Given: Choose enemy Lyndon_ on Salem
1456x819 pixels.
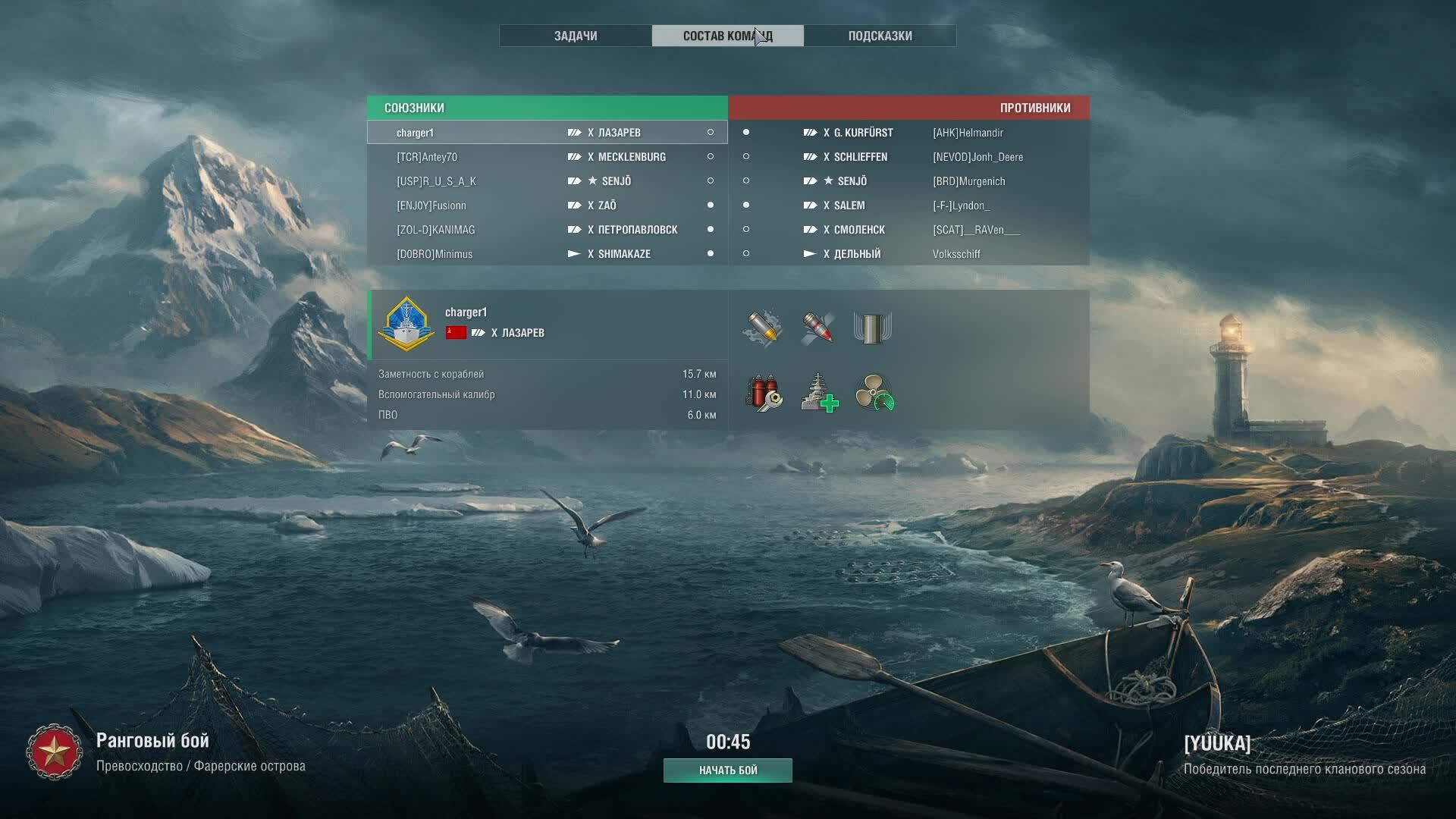Looking at the screenshot, I should coord(908,206).
